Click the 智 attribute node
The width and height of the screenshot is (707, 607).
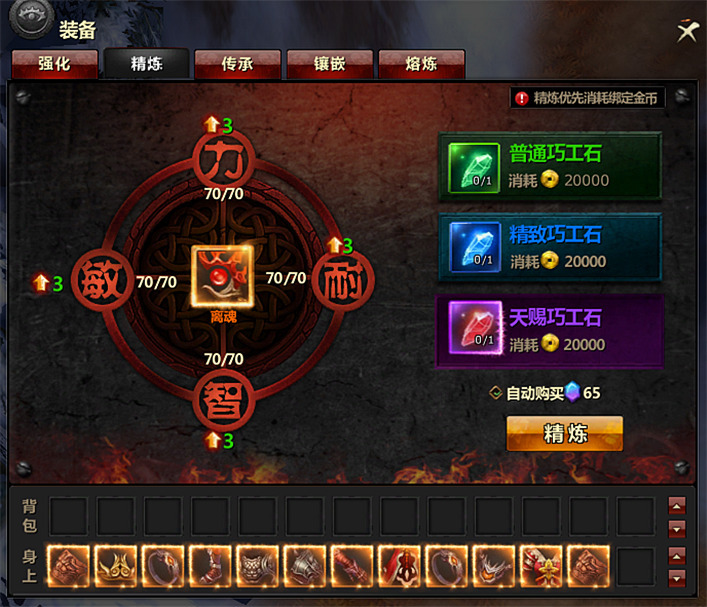pos(223,402)
